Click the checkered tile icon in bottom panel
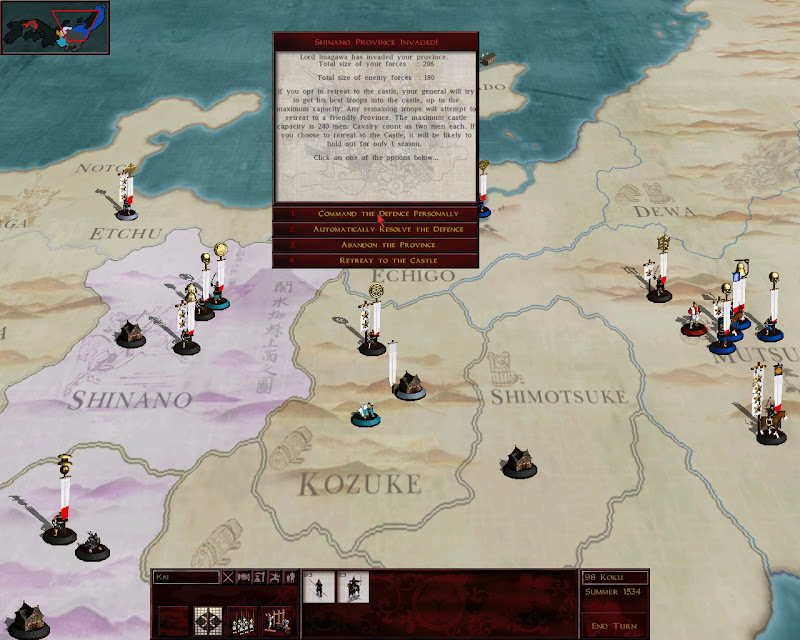The height and width of the screenshot is (640, 800). tap(208, 620)
